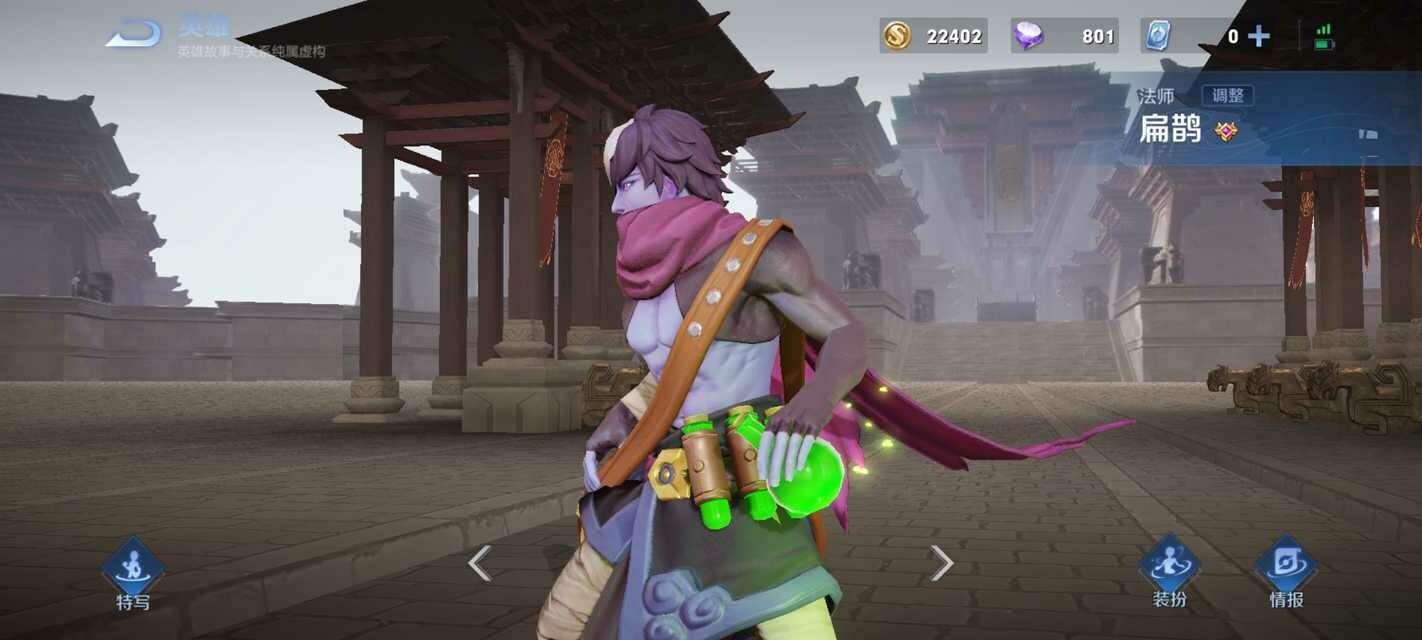Tap the purple diamond currency icon
This screenshot has height=640, width=1422.
point(1027,36)
